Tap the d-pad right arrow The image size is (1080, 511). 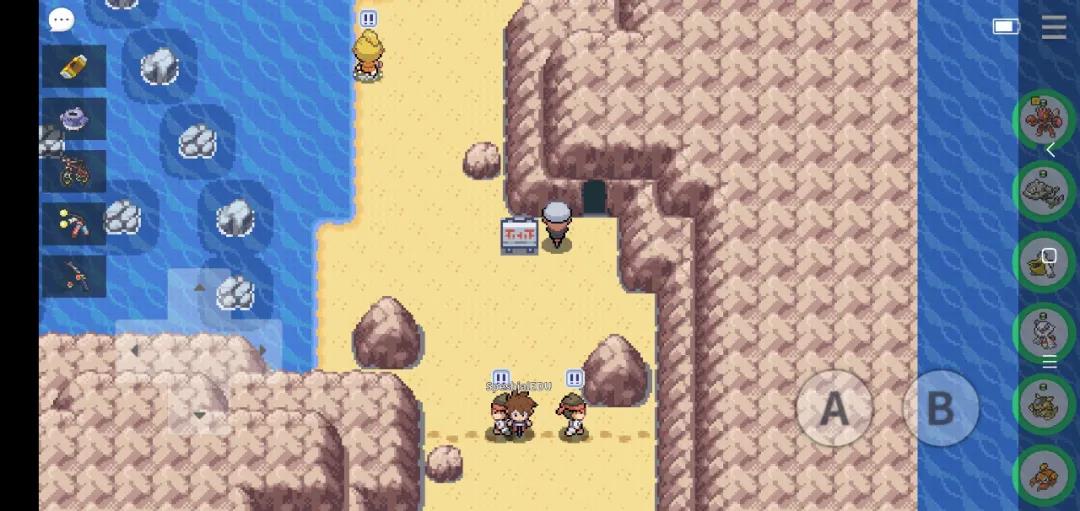tap(263, 351)
